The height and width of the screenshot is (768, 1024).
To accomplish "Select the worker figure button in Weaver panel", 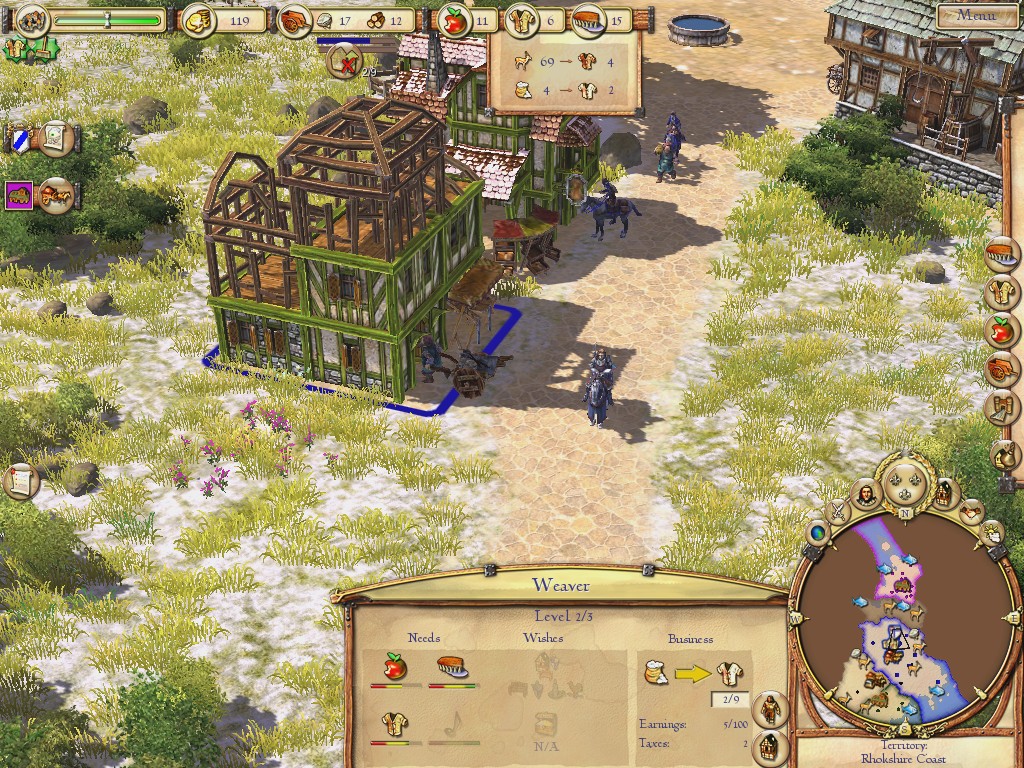I will 768,708.
